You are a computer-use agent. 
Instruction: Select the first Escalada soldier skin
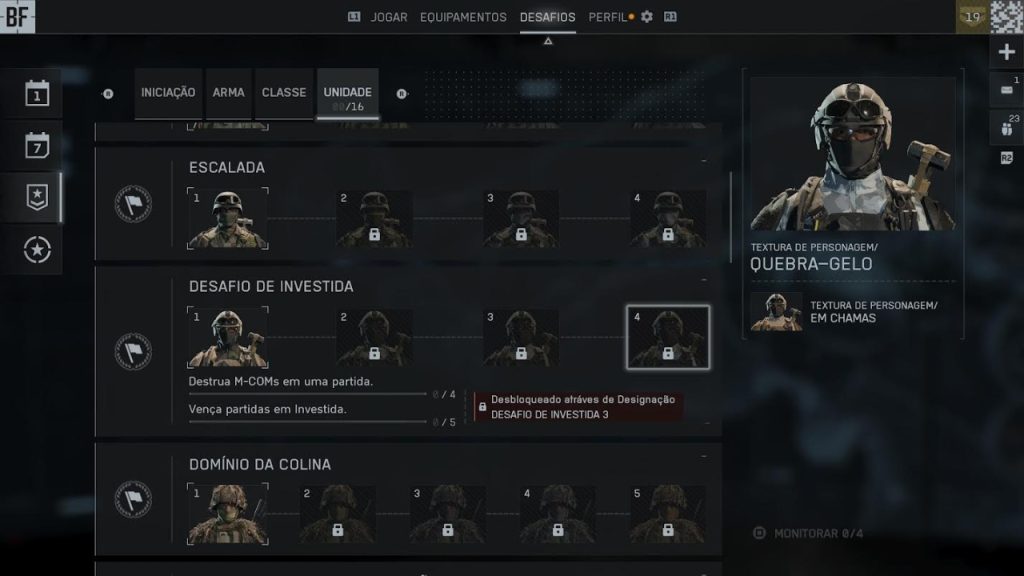tap(228, 219)
